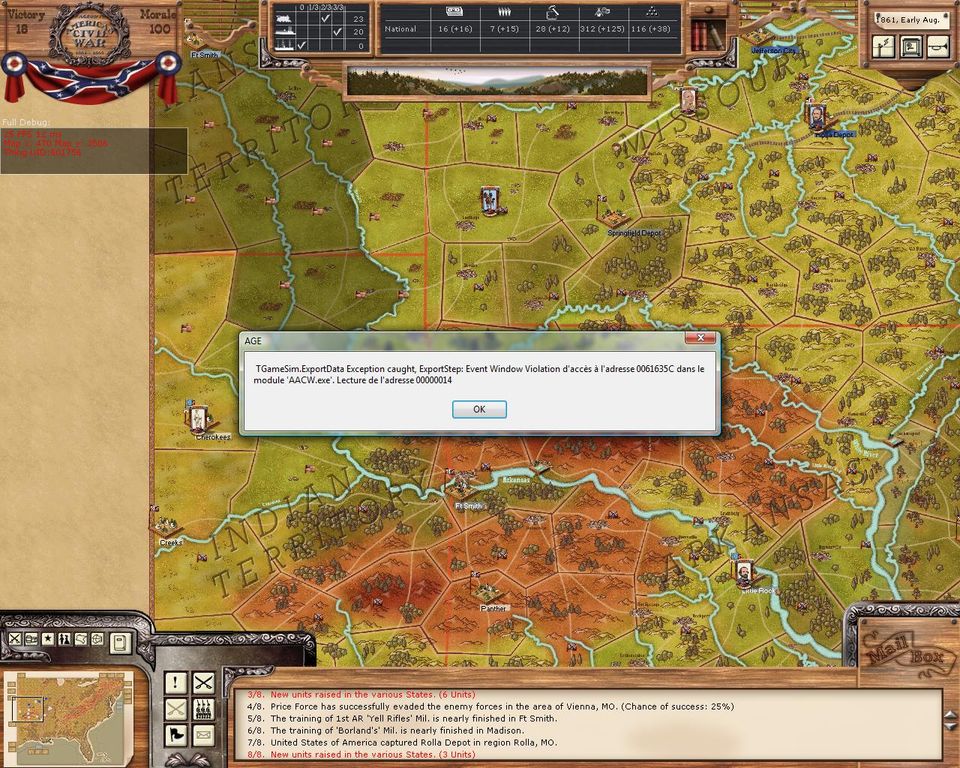Confirm the error dialog with OK
960x768 pixels.
[479, 409]
